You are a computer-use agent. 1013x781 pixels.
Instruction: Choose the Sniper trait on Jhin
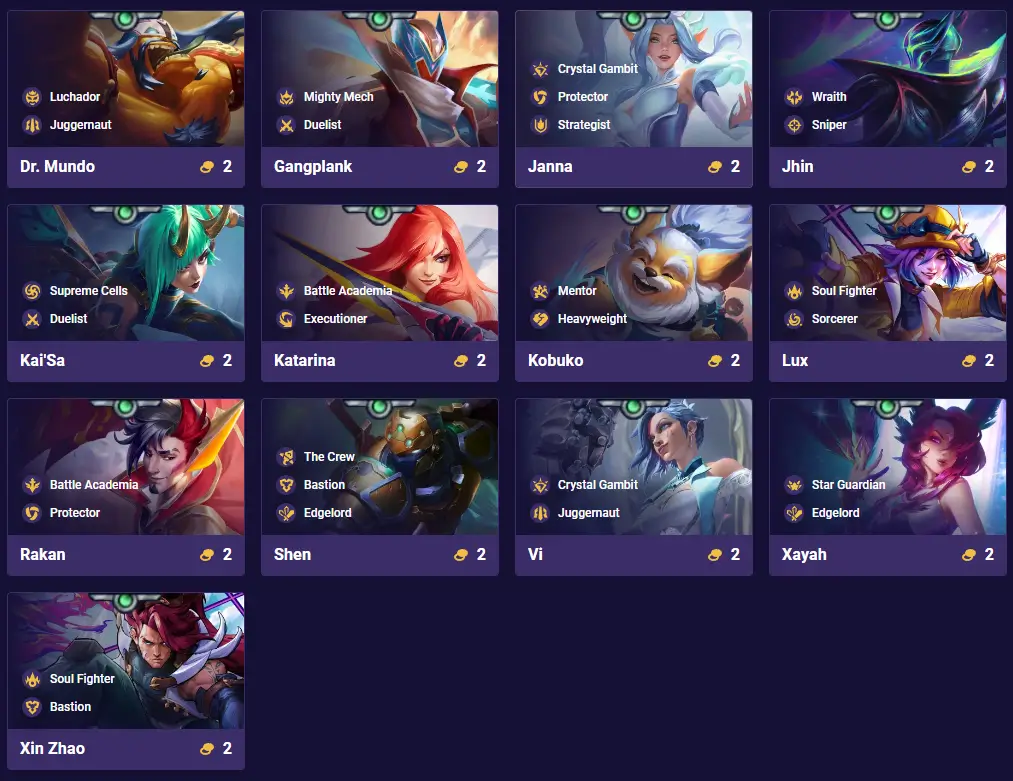(828, 125)
